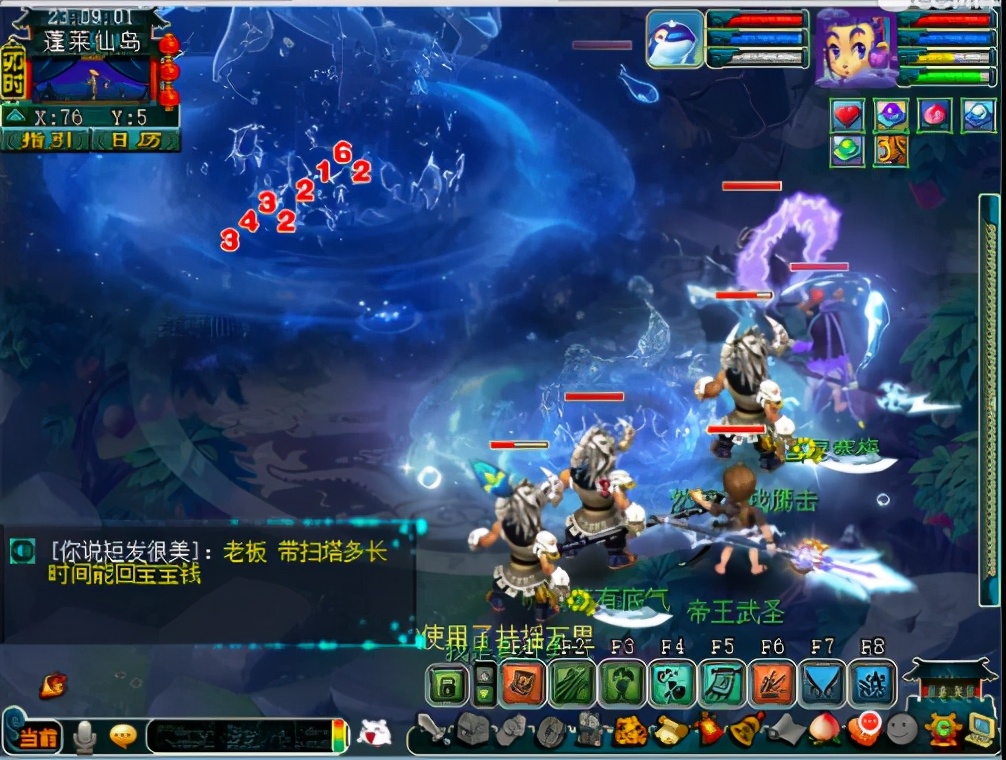Open the 指引 guide button
Viewport: 1006px width, 760px height.
coord(46,140)
